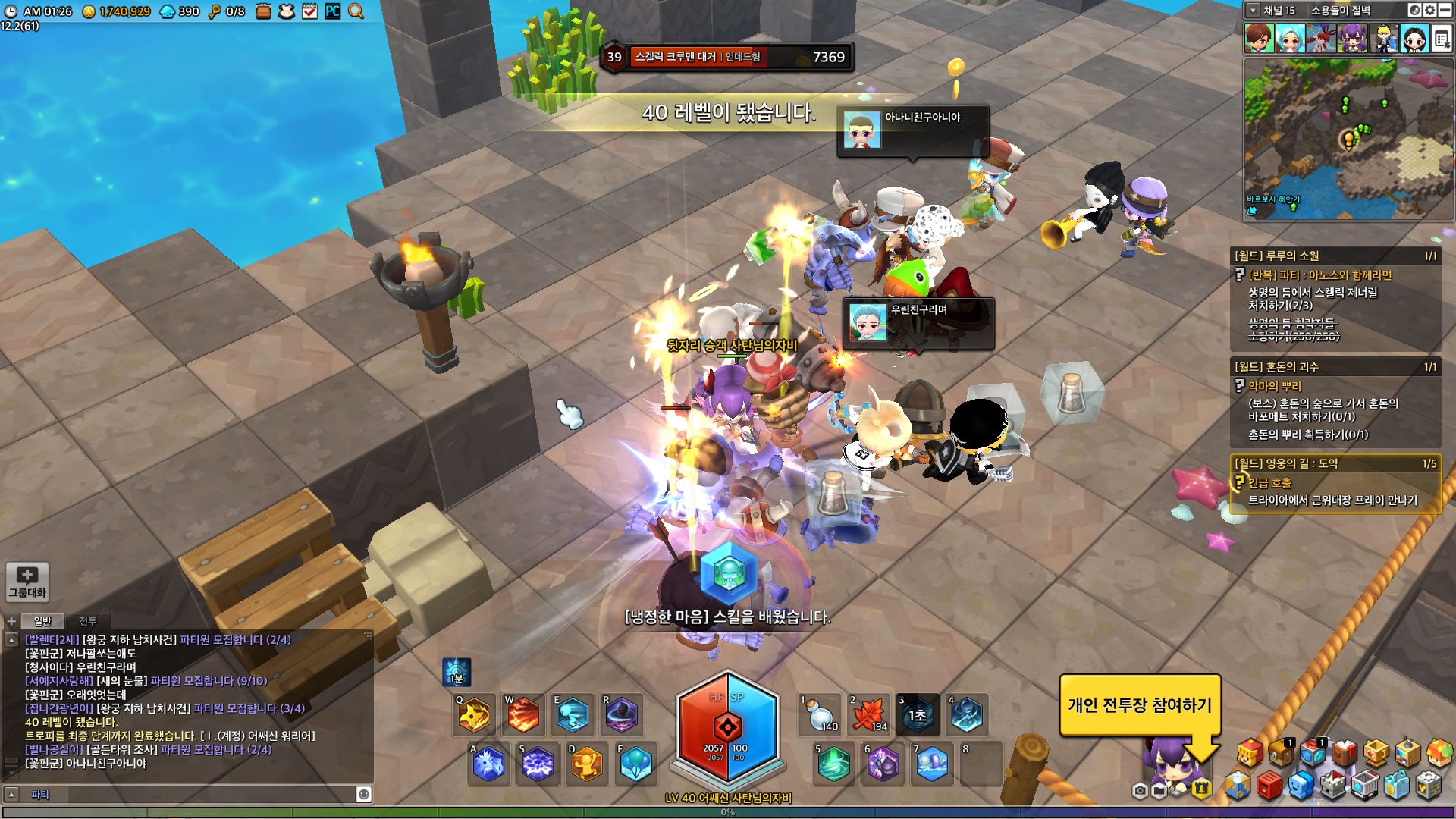The height and width of the screenshot is (819, 1456).
Task: Open minimap settings gear
Action: click(1429, 11)
